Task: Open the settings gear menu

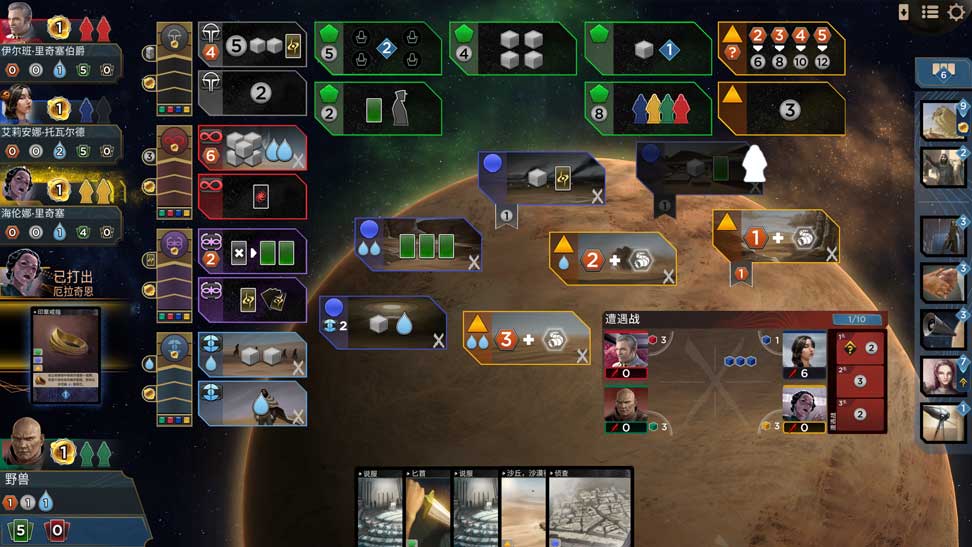Action: [957, 12]
